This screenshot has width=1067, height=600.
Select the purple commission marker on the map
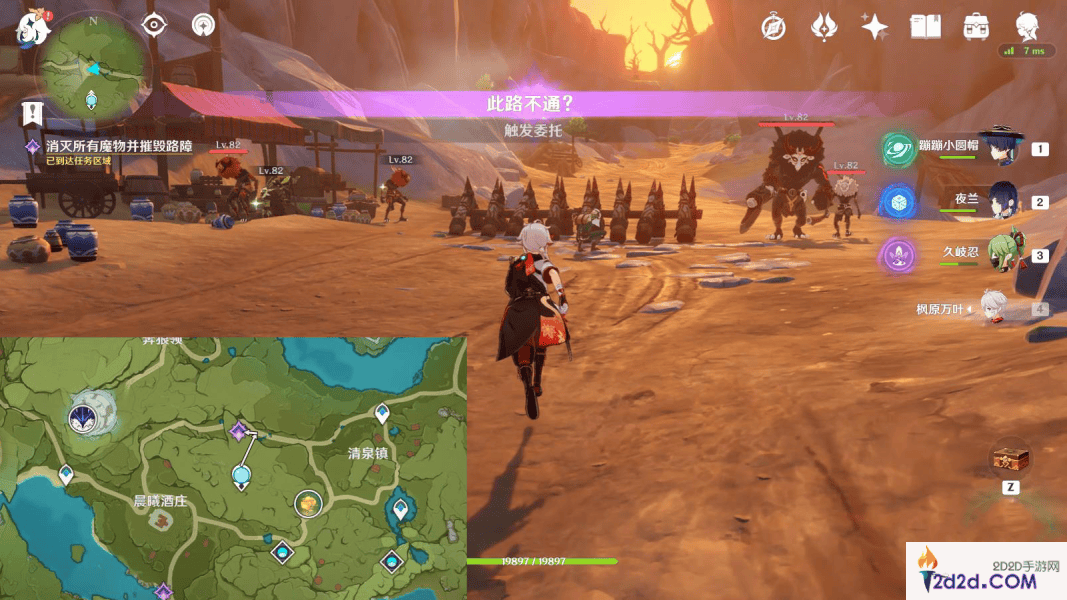[238, 431]
